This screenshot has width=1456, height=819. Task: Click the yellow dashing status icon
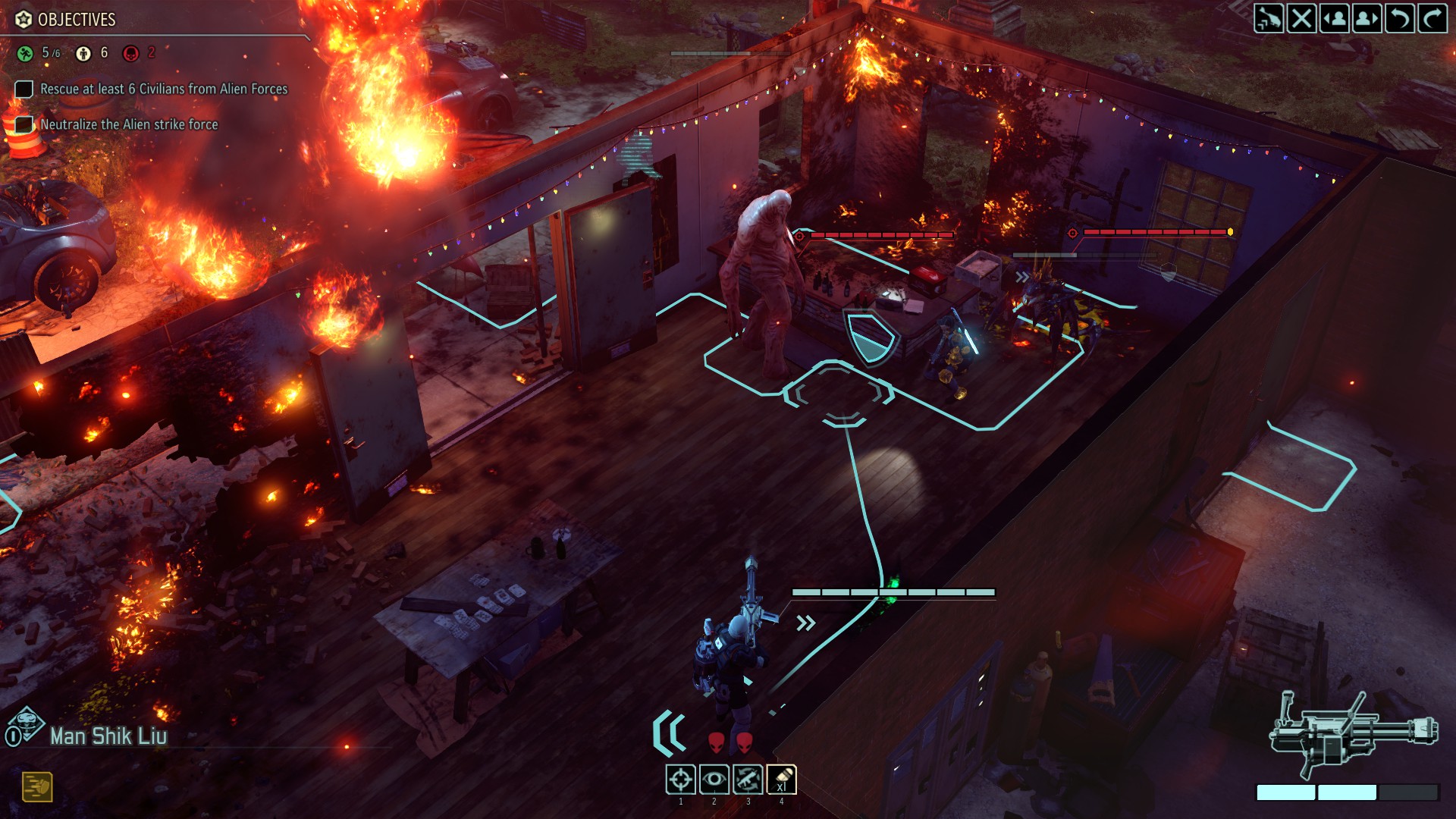pyautogui.click(x=36, y=786)
